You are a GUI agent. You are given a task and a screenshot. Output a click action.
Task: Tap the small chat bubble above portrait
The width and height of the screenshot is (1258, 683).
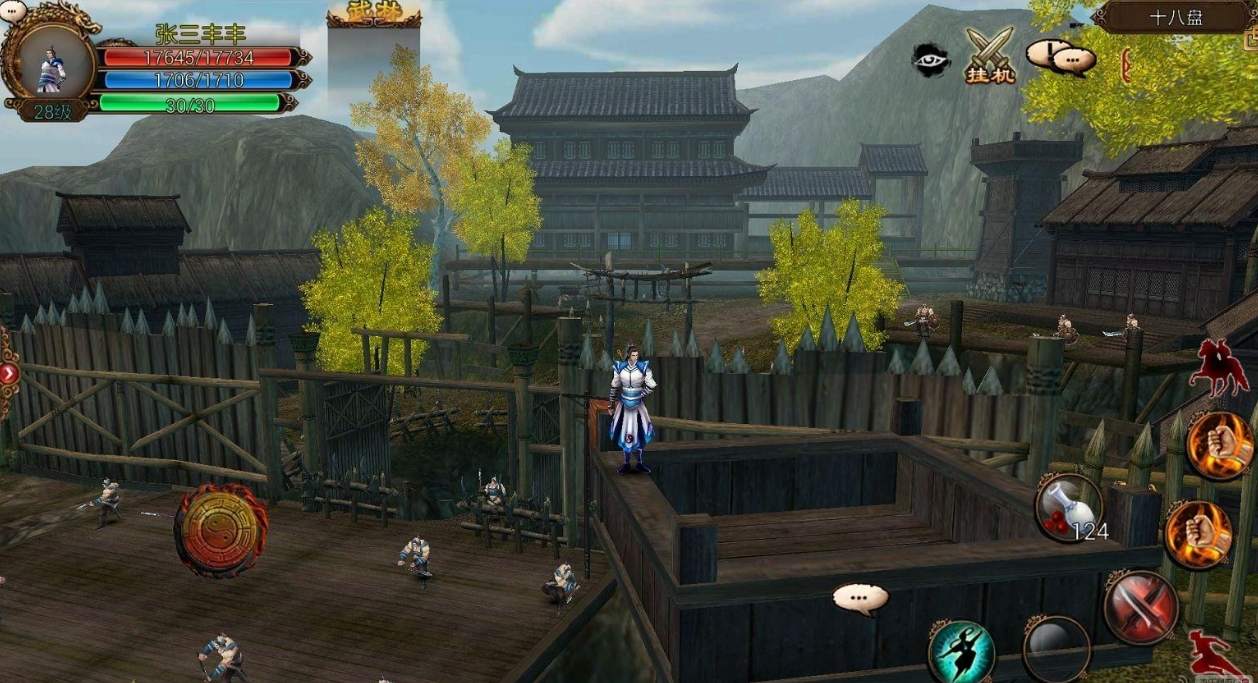[x=13, y=12]
